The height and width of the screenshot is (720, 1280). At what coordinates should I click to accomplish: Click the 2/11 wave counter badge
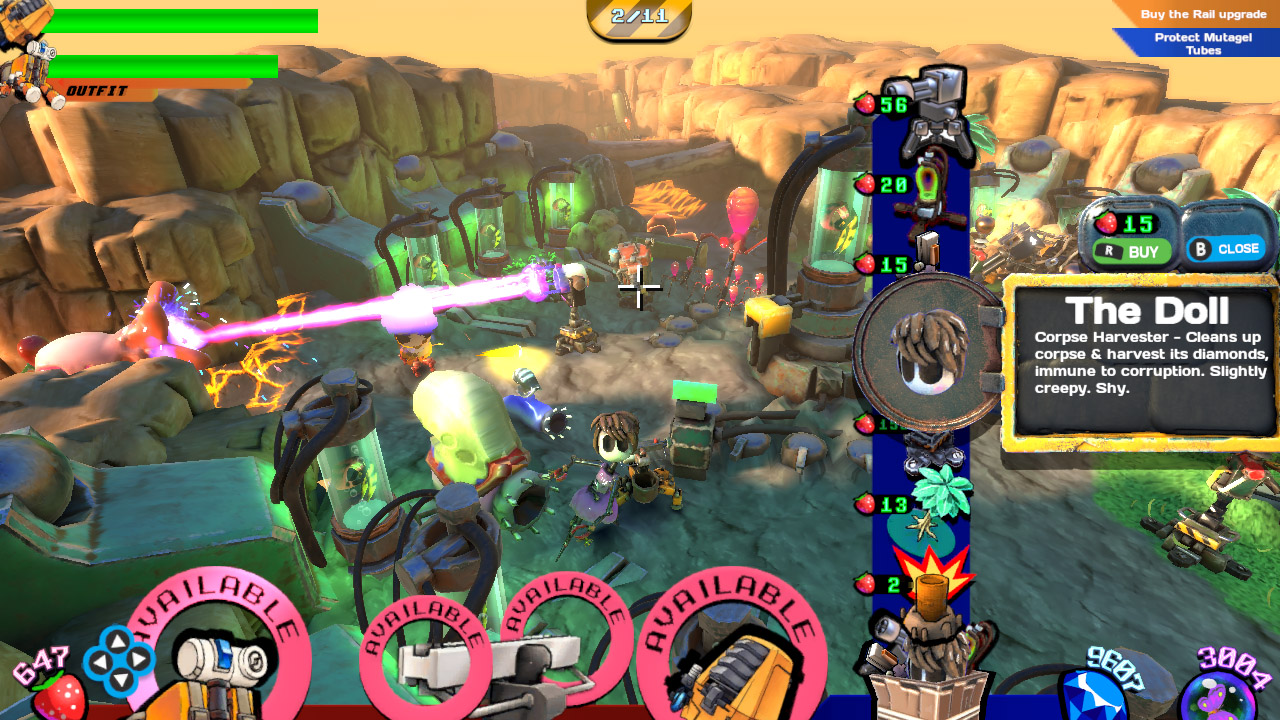[639, 15]
